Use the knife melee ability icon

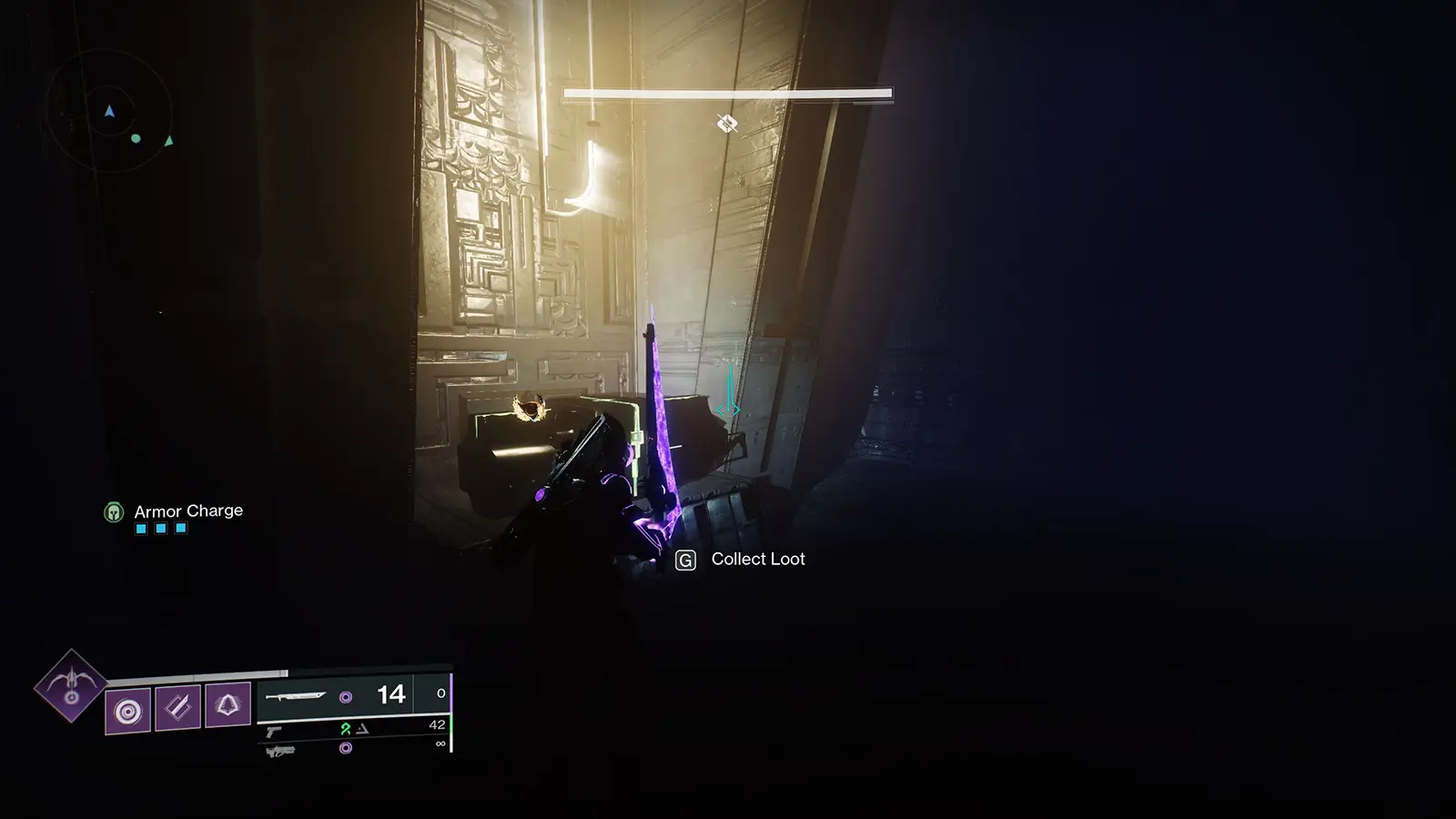177,706
